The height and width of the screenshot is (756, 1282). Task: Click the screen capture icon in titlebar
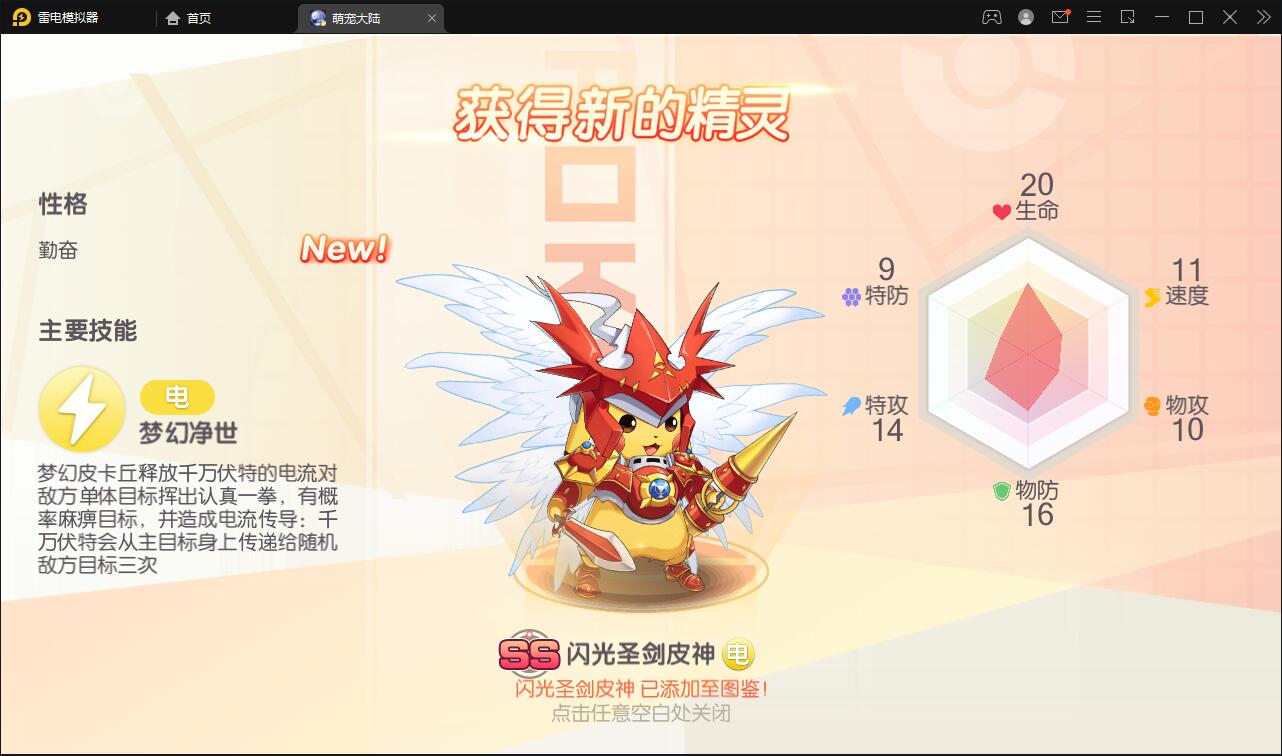pos(1128,17)
